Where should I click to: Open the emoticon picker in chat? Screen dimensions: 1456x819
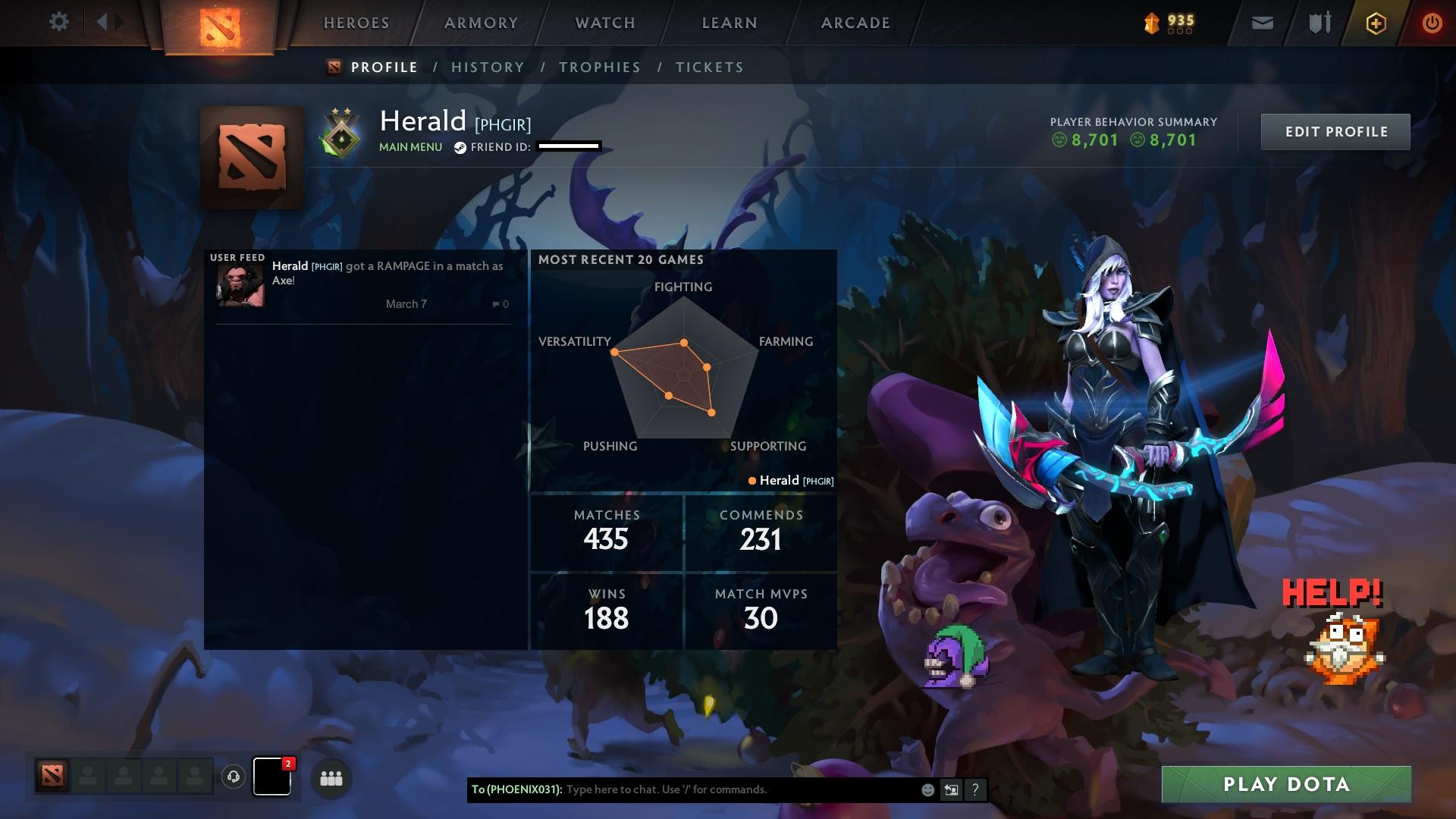(x=927, y=789)
